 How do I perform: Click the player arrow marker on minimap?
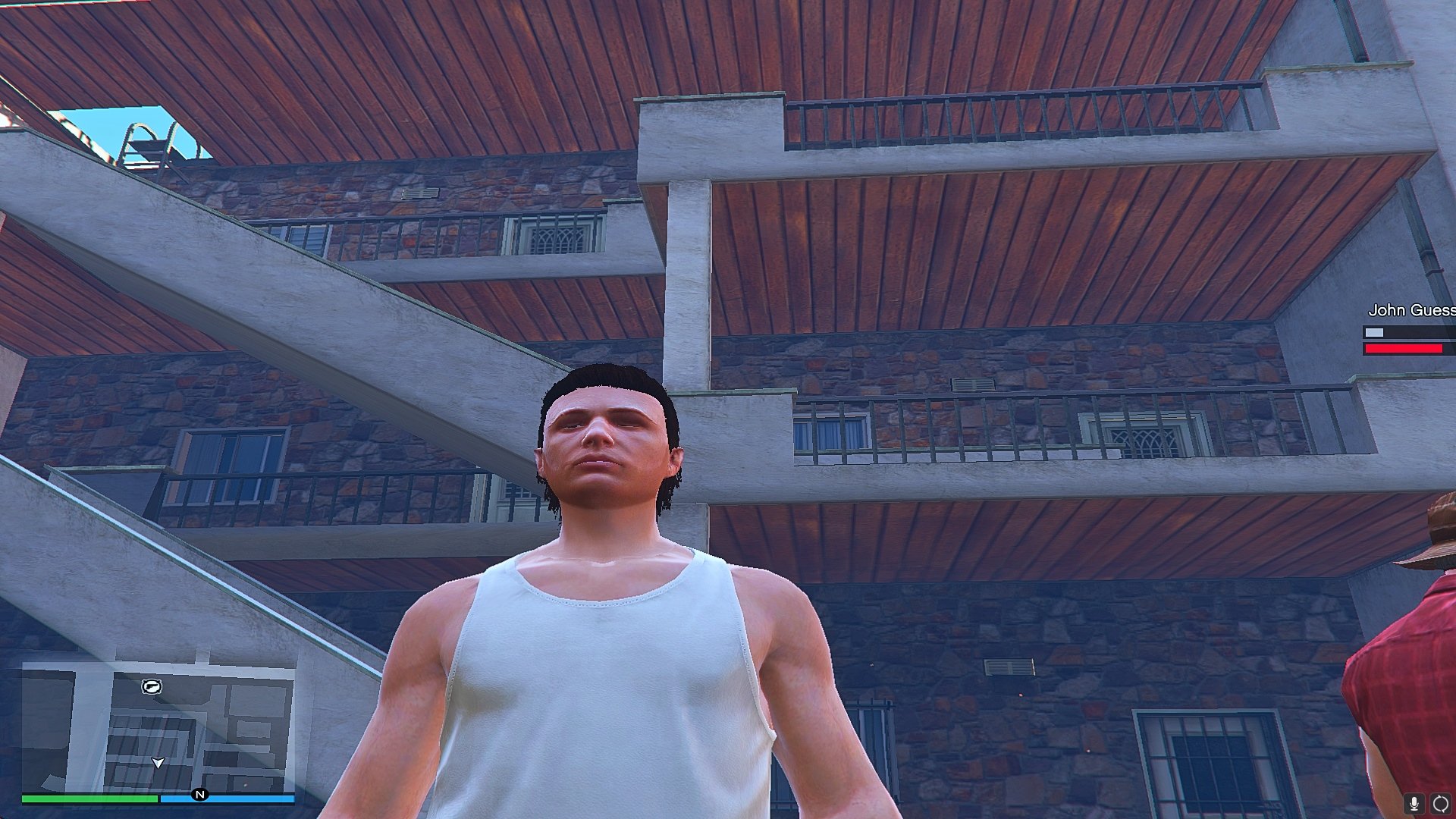[x=158, y=762]
